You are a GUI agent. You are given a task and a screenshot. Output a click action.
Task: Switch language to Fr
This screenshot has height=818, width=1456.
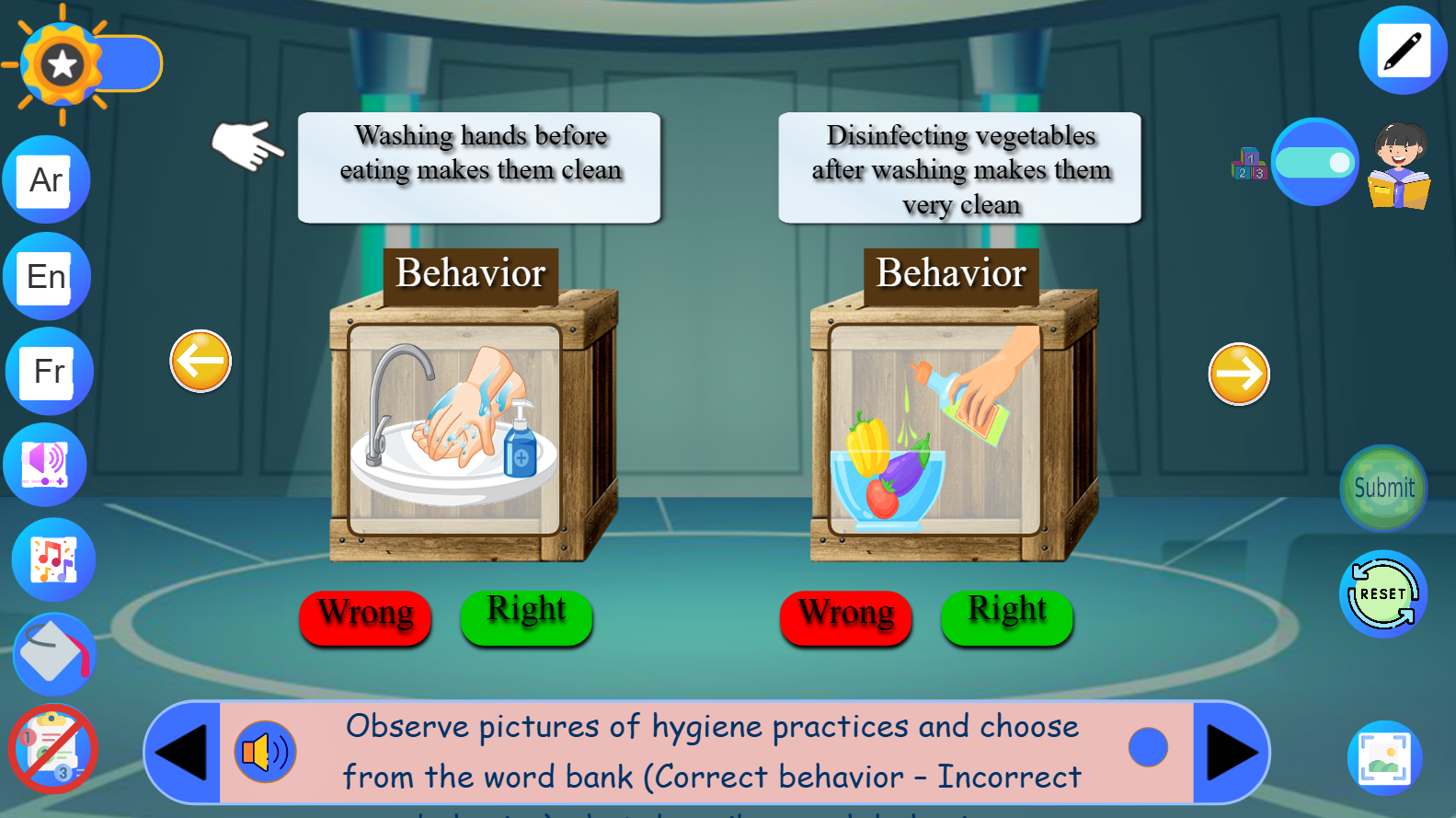click(46, 372)
